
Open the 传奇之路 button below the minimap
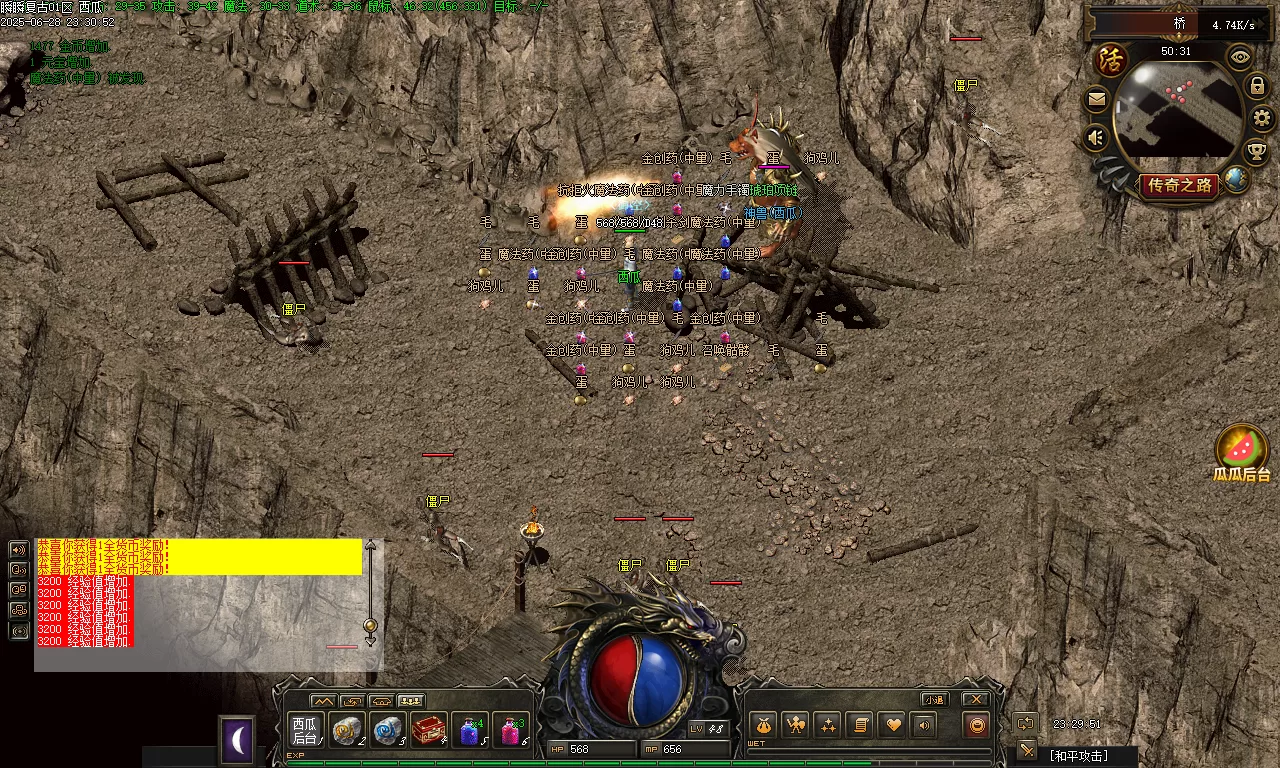click(x=1180, y=186)
